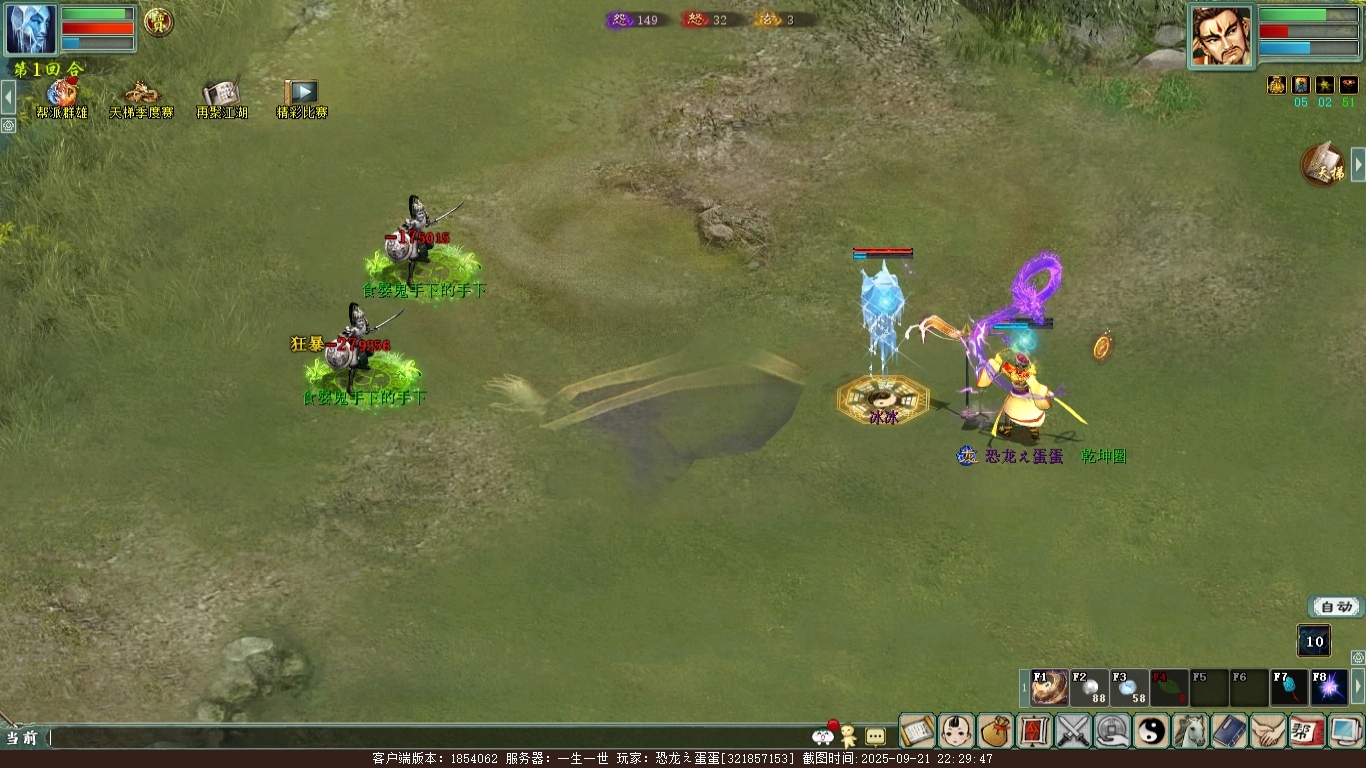Select the player character portrait
Image resolution: width=1366 pixels, height=768 pixels.
click(1221, 37)
